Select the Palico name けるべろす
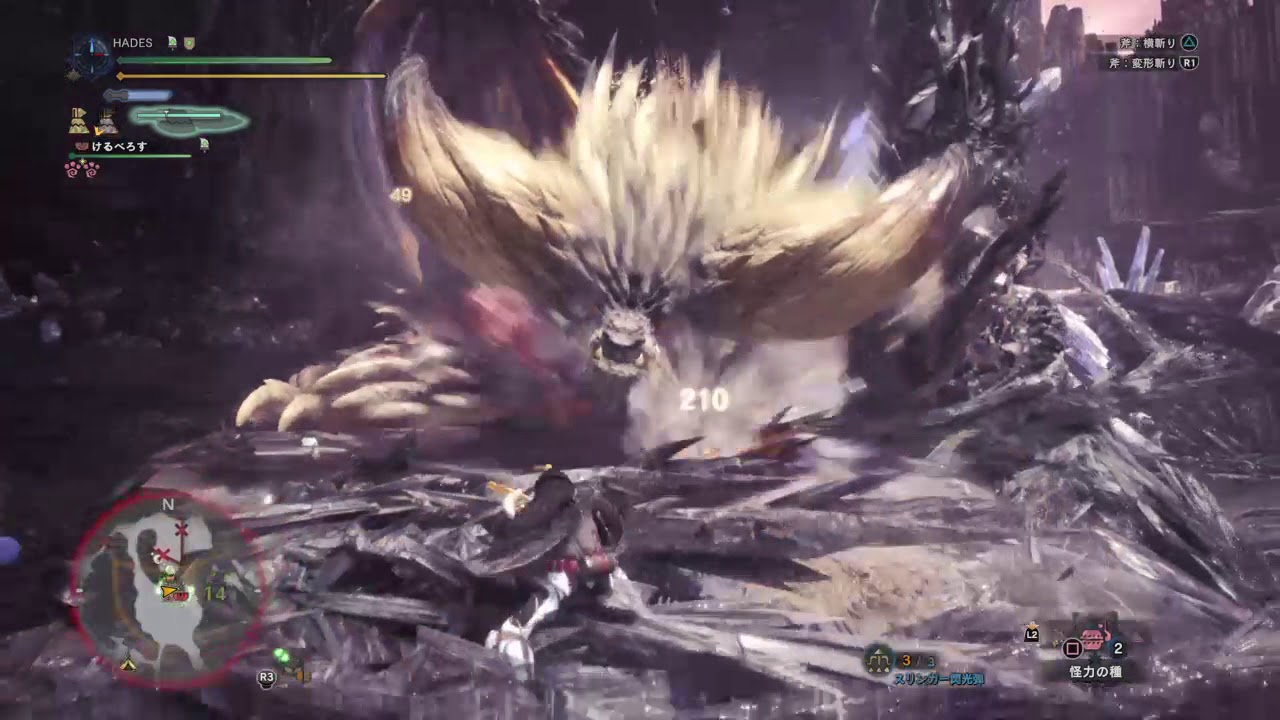This screenshot has width=1280, height=720. (x=119, y=145)
